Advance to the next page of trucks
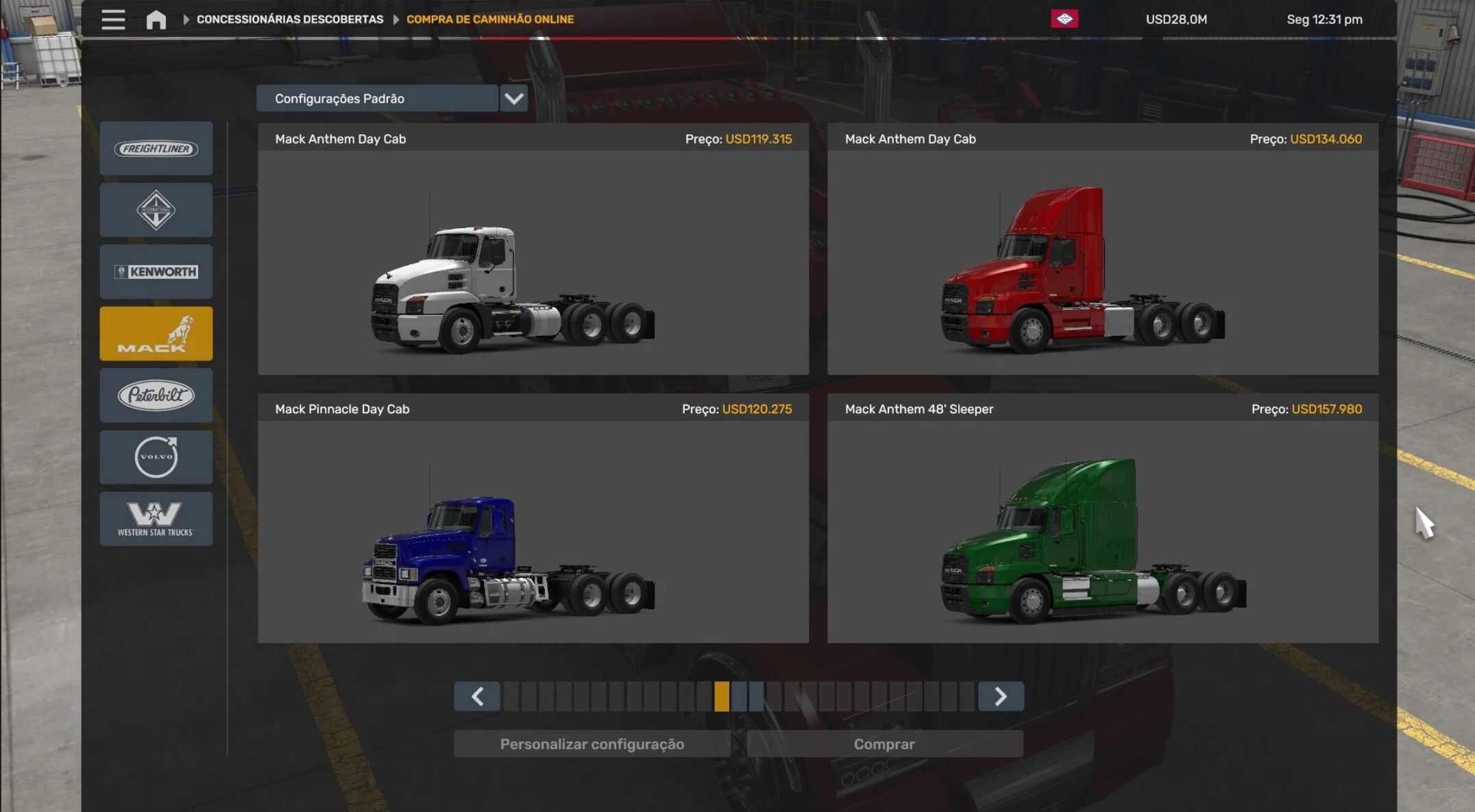This screenshot has height=812, width=1475. pyautogui.click(x=1001, y=696)
